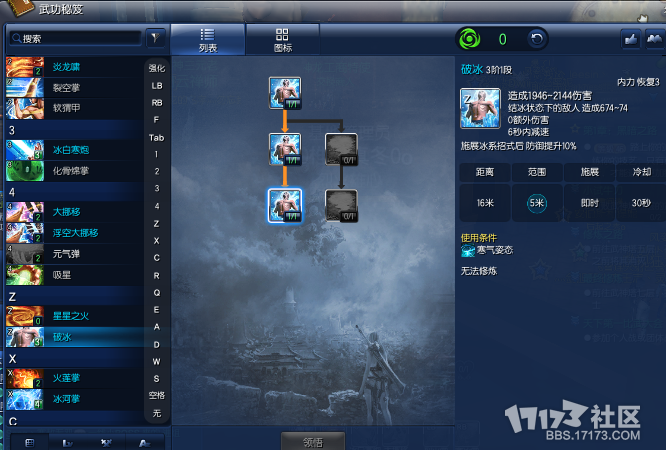
Task: Open the filter funnel beside search
Action: pyautogui.click(x=156, y=38)
